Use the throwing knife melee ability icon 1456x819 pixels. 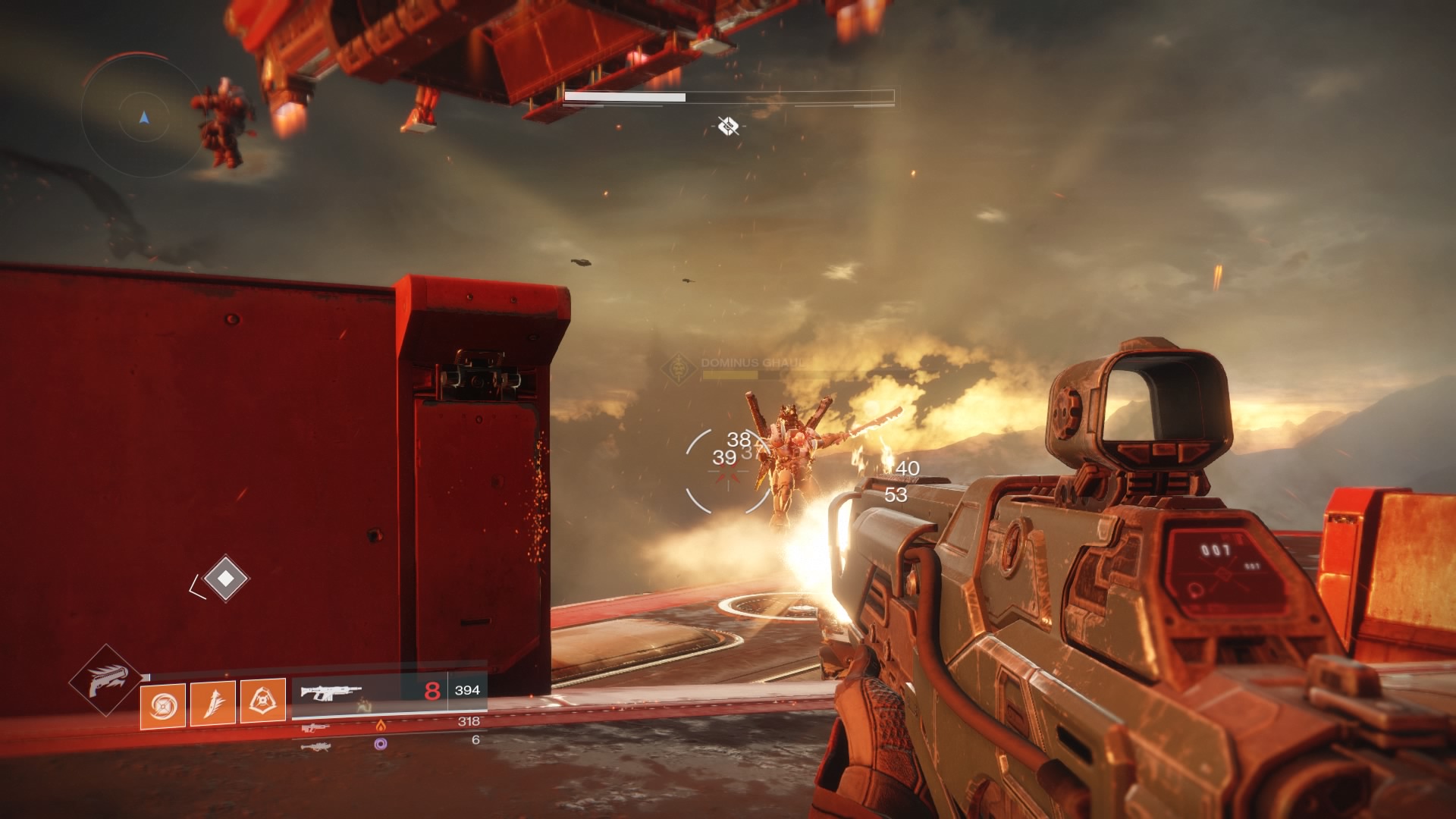pos(213,704)
